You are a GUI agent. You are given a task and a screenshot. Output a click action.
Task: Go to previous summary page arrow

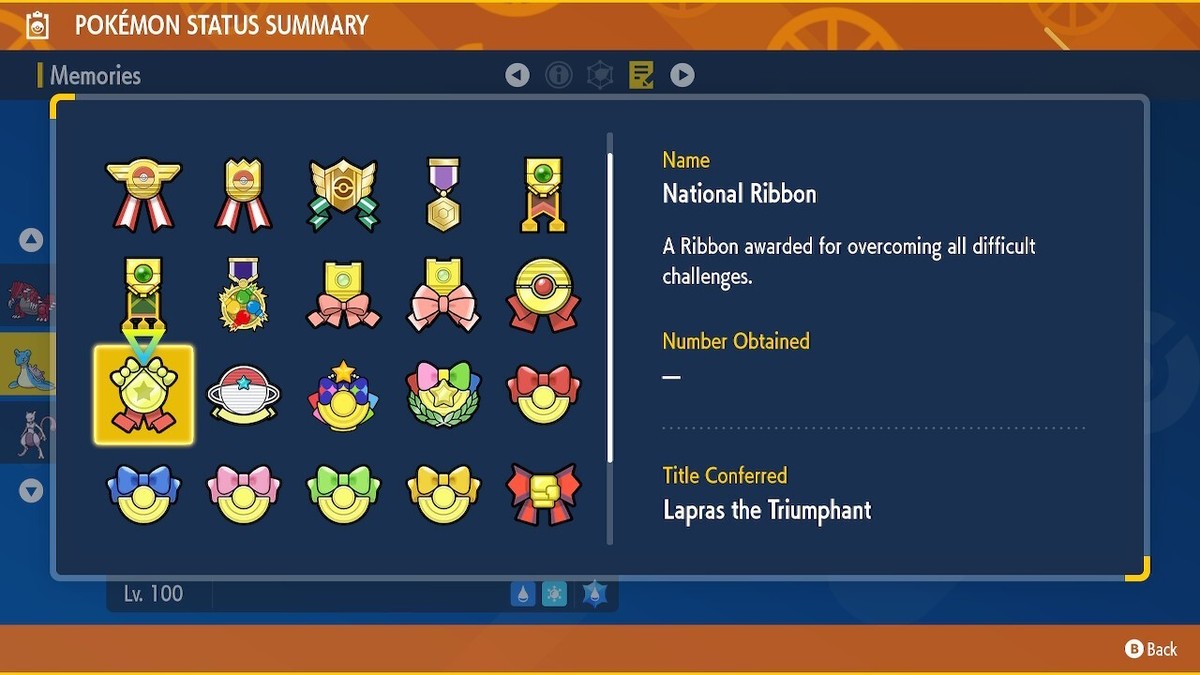(517, 75)
